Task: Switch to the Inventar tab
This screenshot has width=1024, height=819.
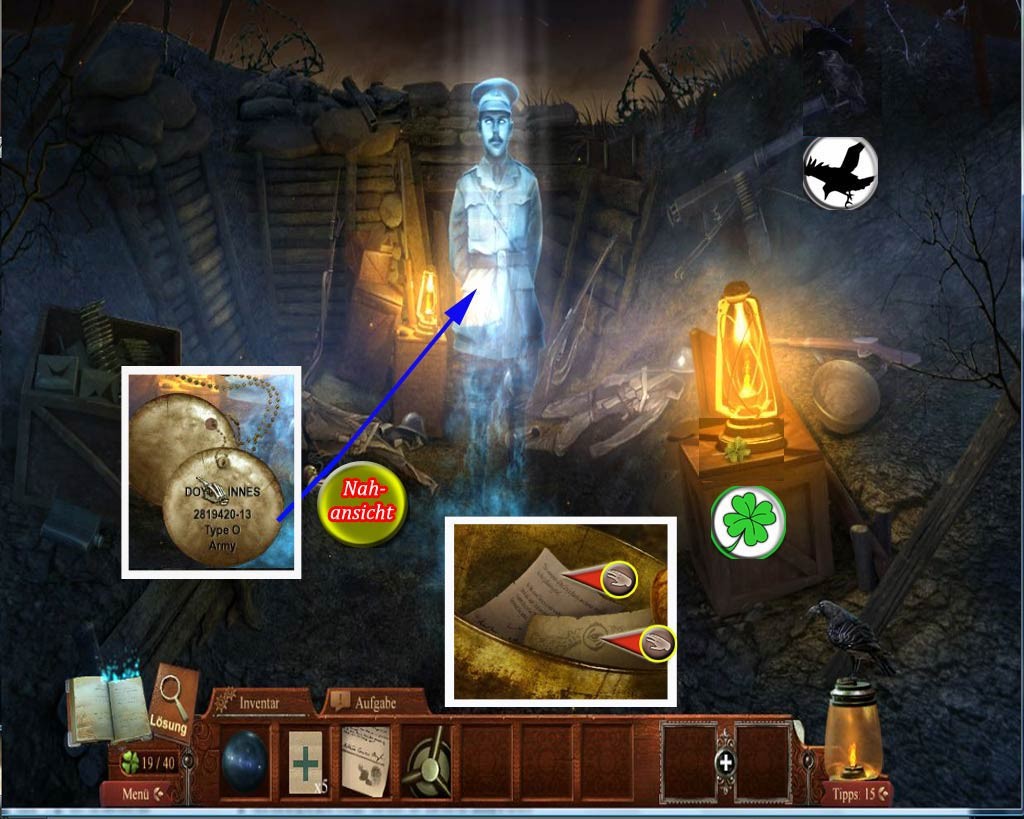Action: [260, 703]
